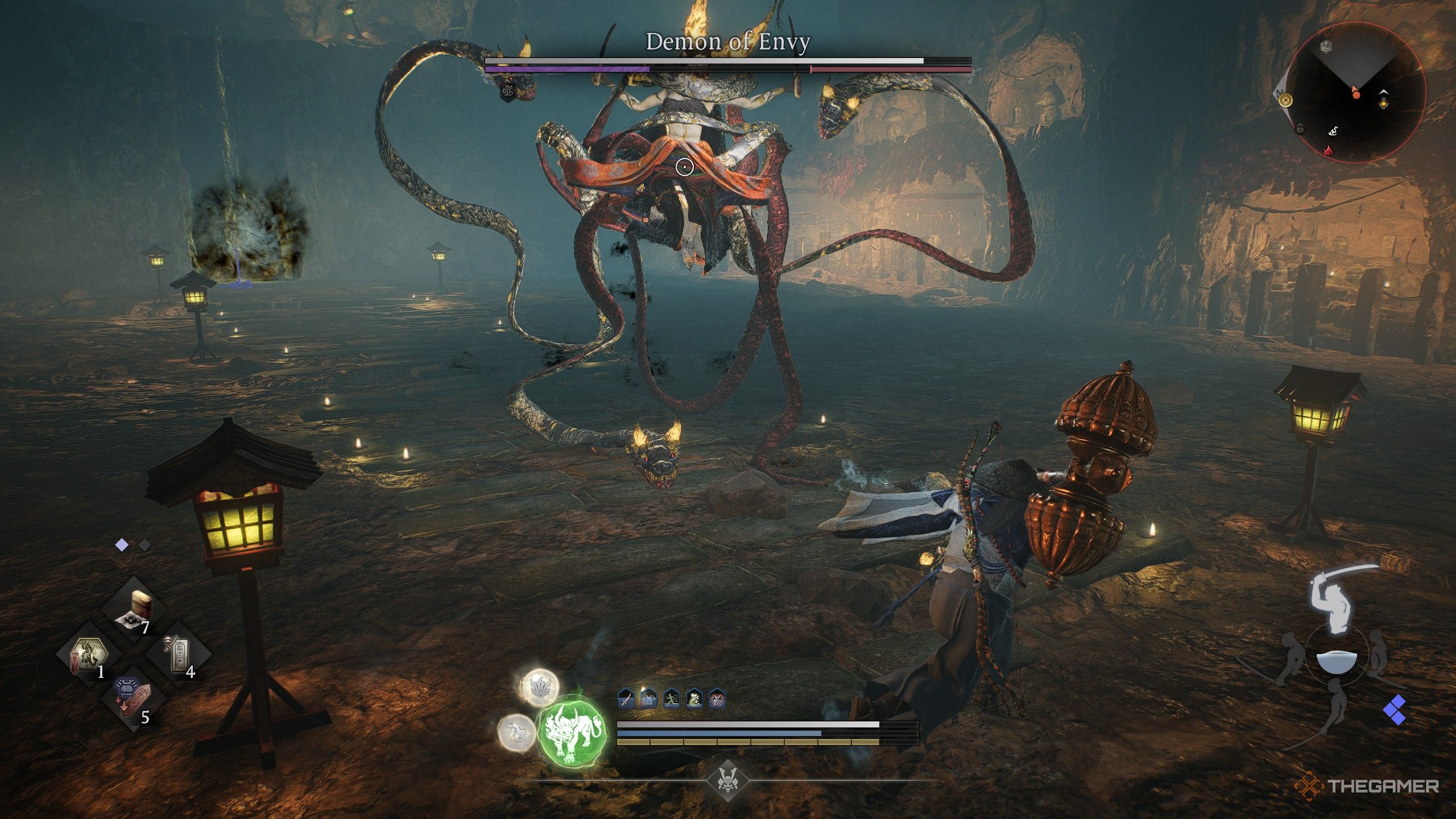Use the sword talisman with count 4

(179, 655)
